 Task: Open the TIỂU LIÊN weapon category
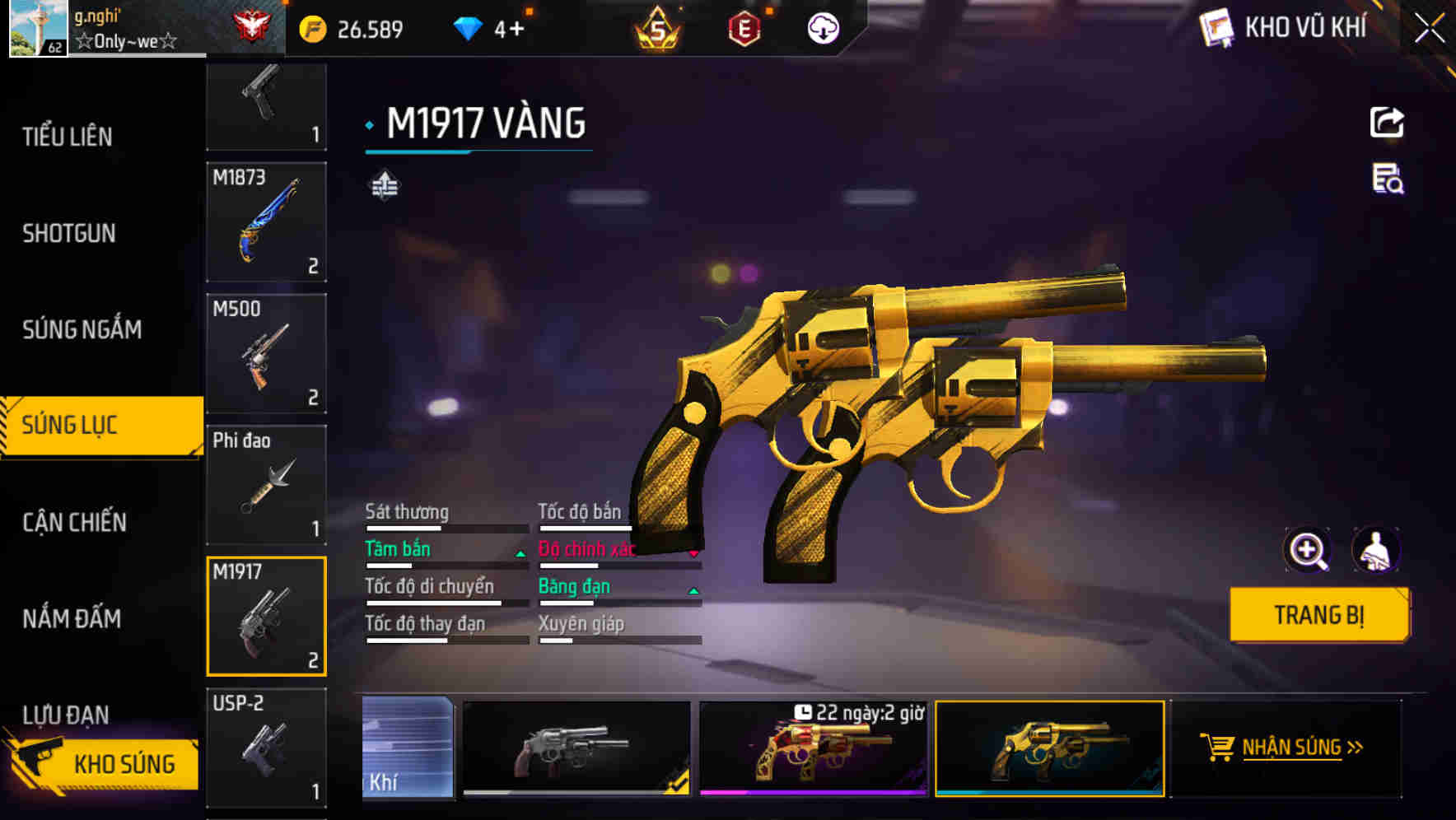point(68,137)
